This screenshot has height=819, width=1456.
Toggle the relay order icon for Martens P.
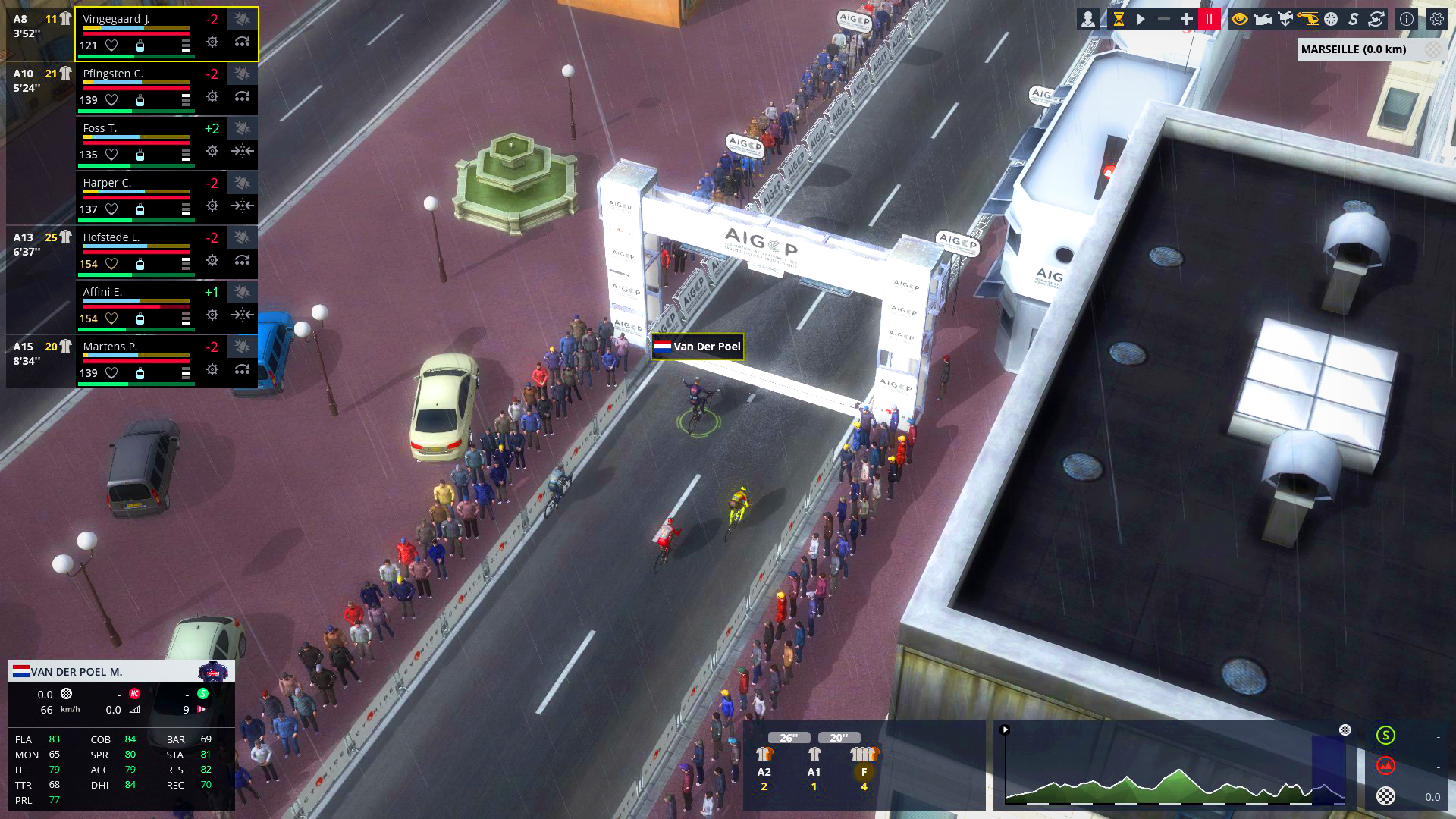coord(242,370)
